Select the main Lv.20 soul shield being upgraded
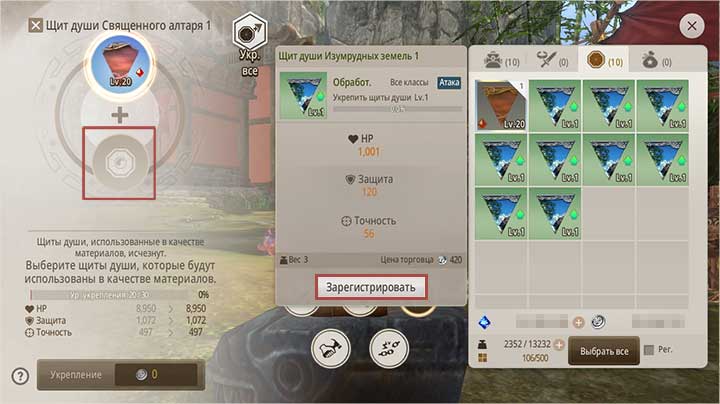Screen dimensions: 720x404 120,65
